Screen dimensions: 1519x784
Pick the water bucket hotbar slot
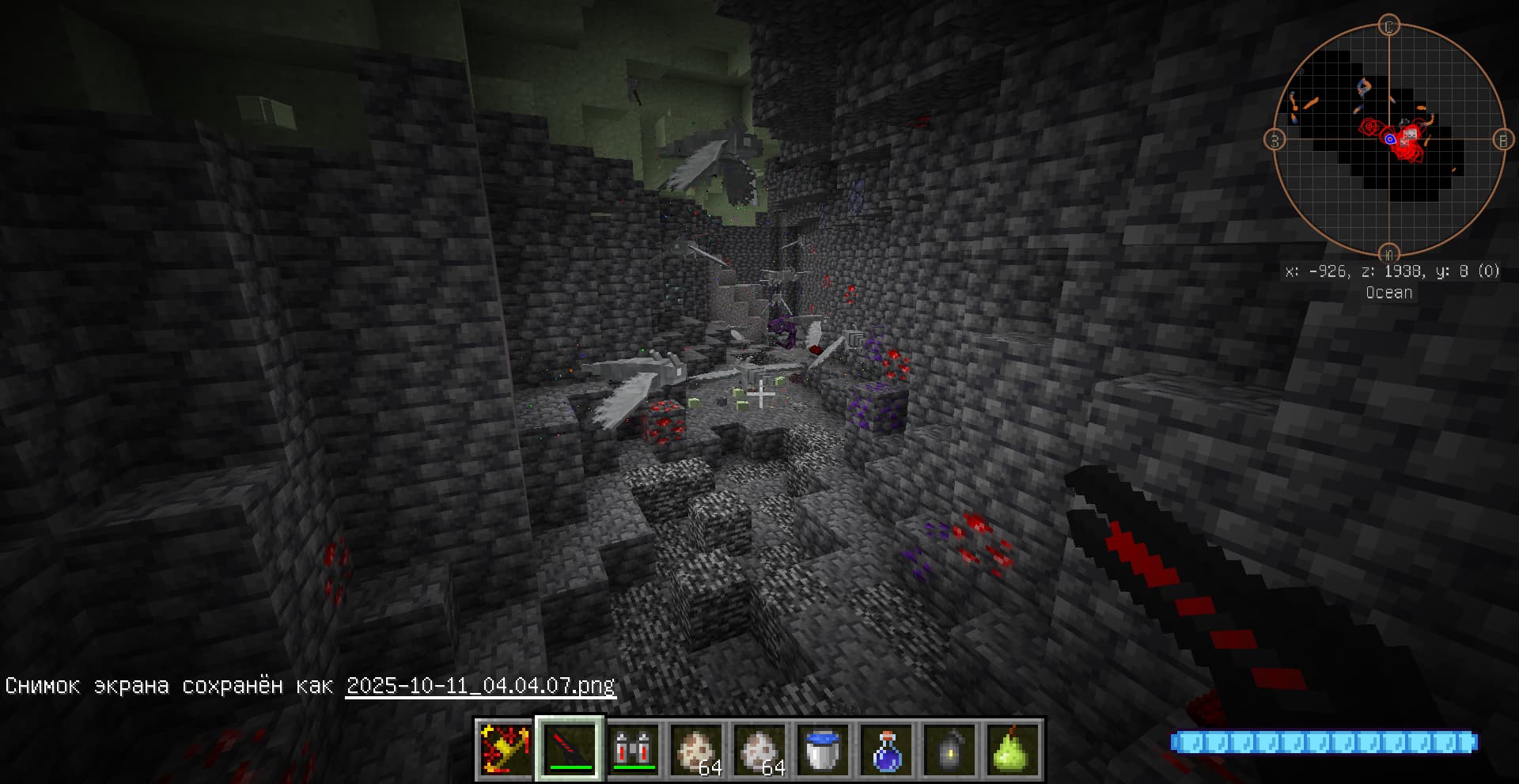824,748
